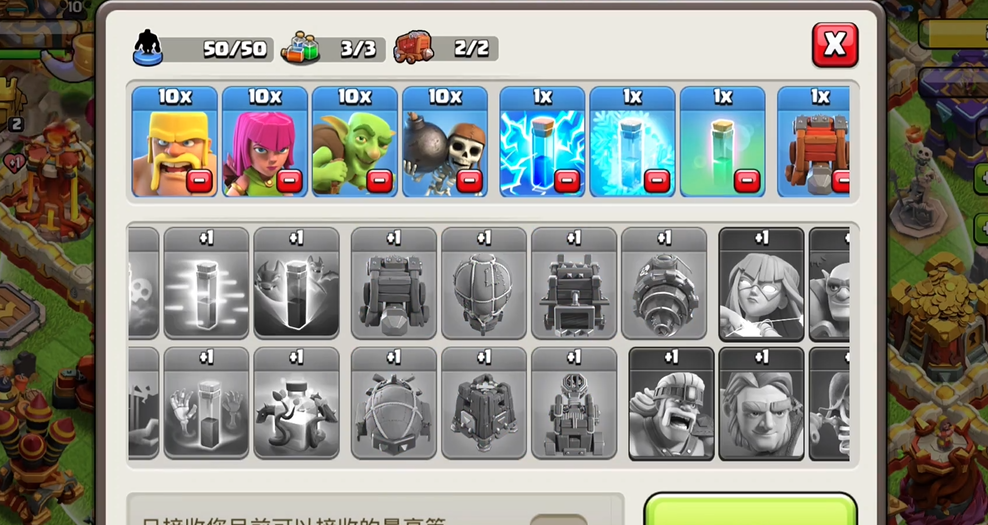
Task: Remove the Lightning Spell with its minus button
Action: [566, 181]
